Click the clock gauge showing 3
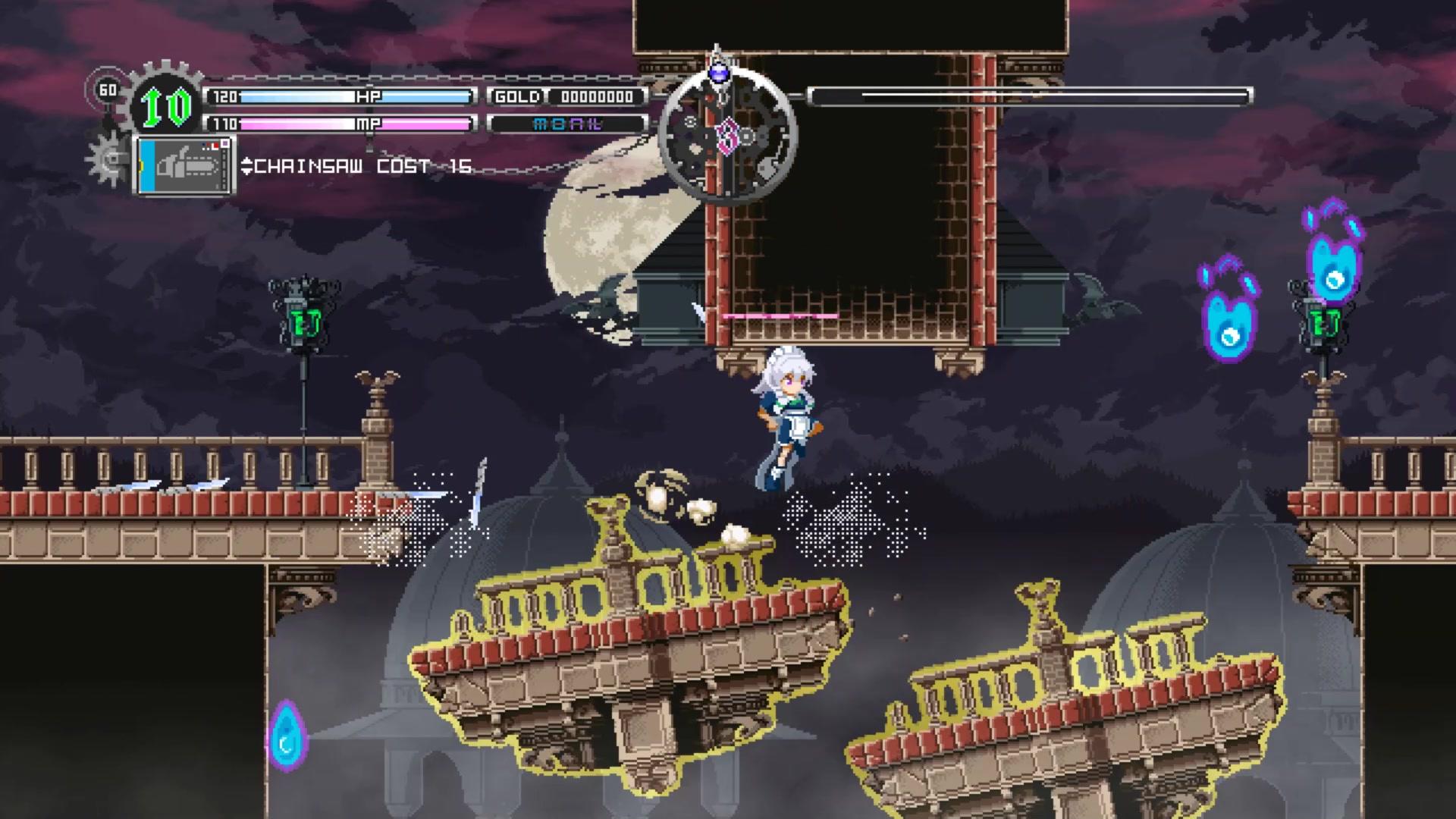Screen dimensions: 1456x819 point(724,136)
